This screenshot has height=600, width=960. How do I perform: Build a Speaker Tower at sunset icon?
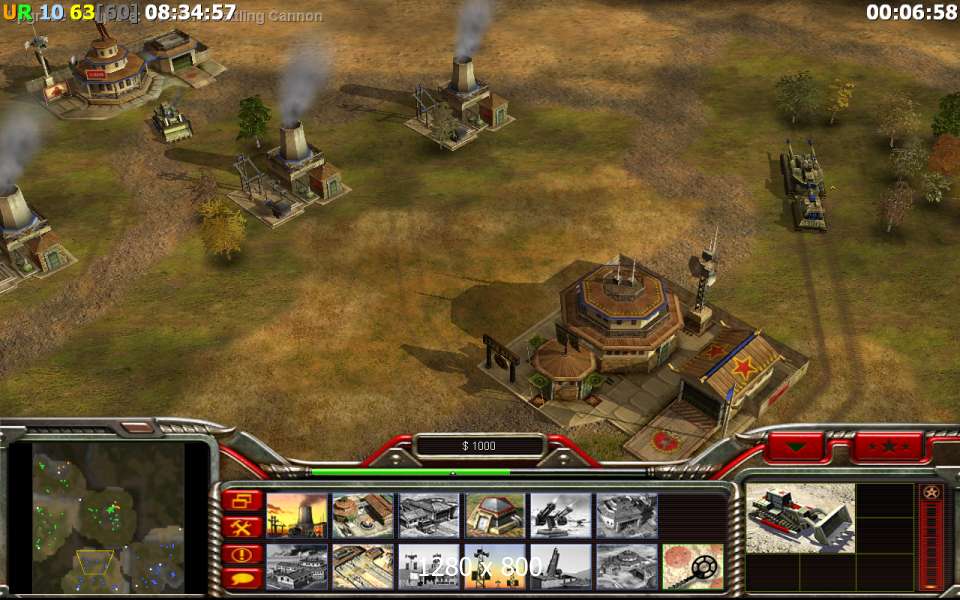(x=495, y=566)
